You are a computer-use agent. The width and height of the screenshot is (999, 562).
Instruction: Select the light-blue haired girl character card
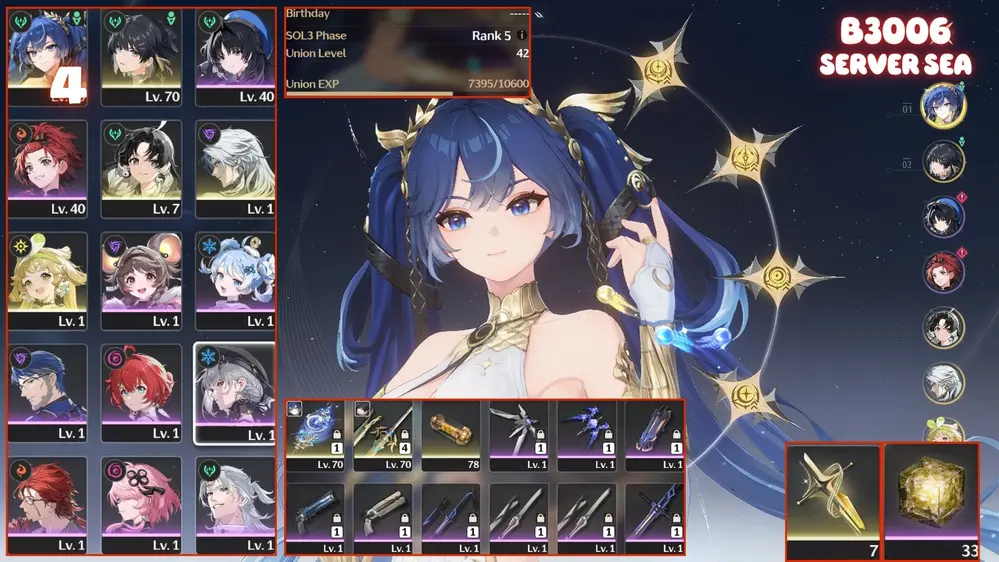235,281
